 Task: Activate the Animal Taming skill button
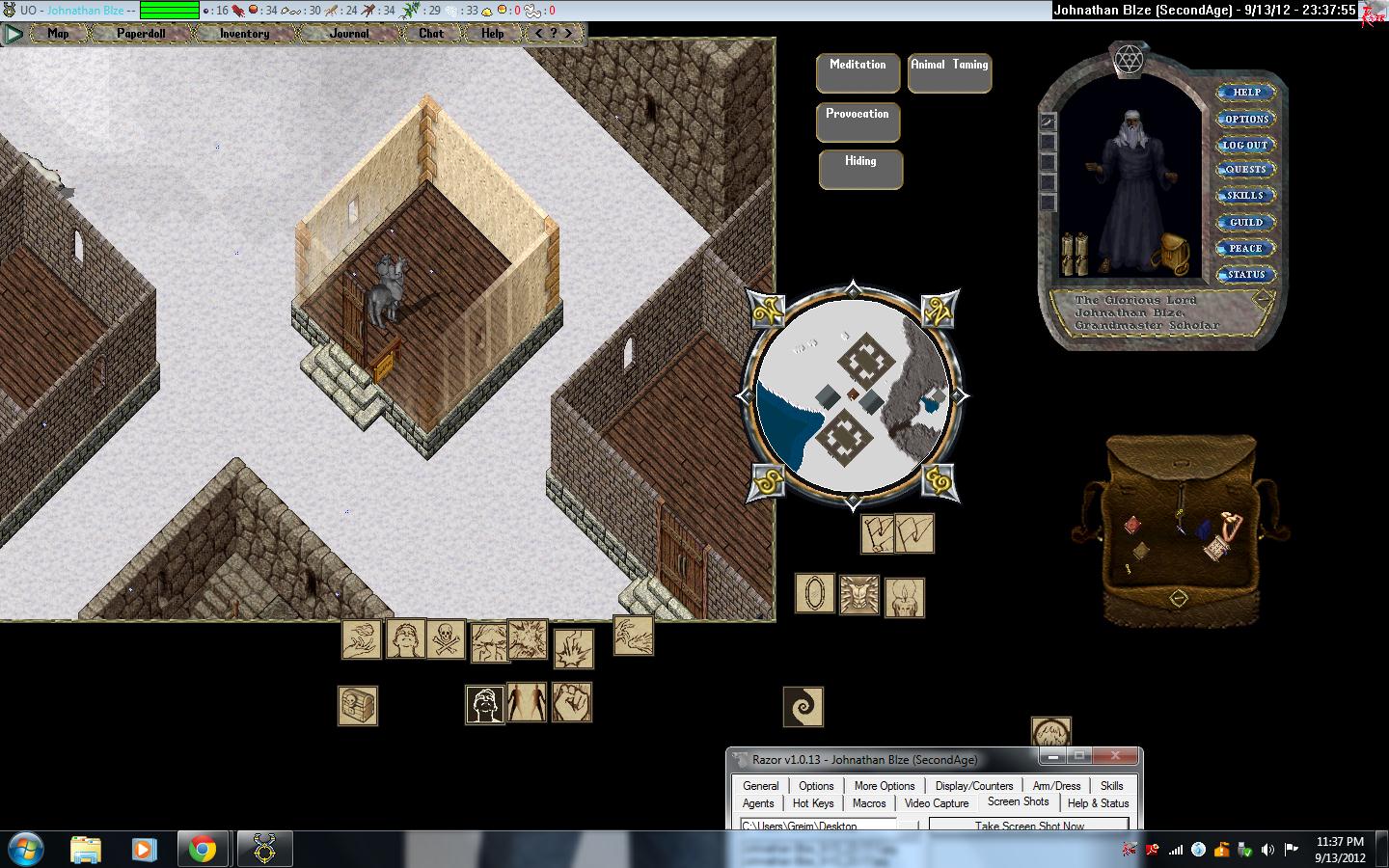coord(949,72)
